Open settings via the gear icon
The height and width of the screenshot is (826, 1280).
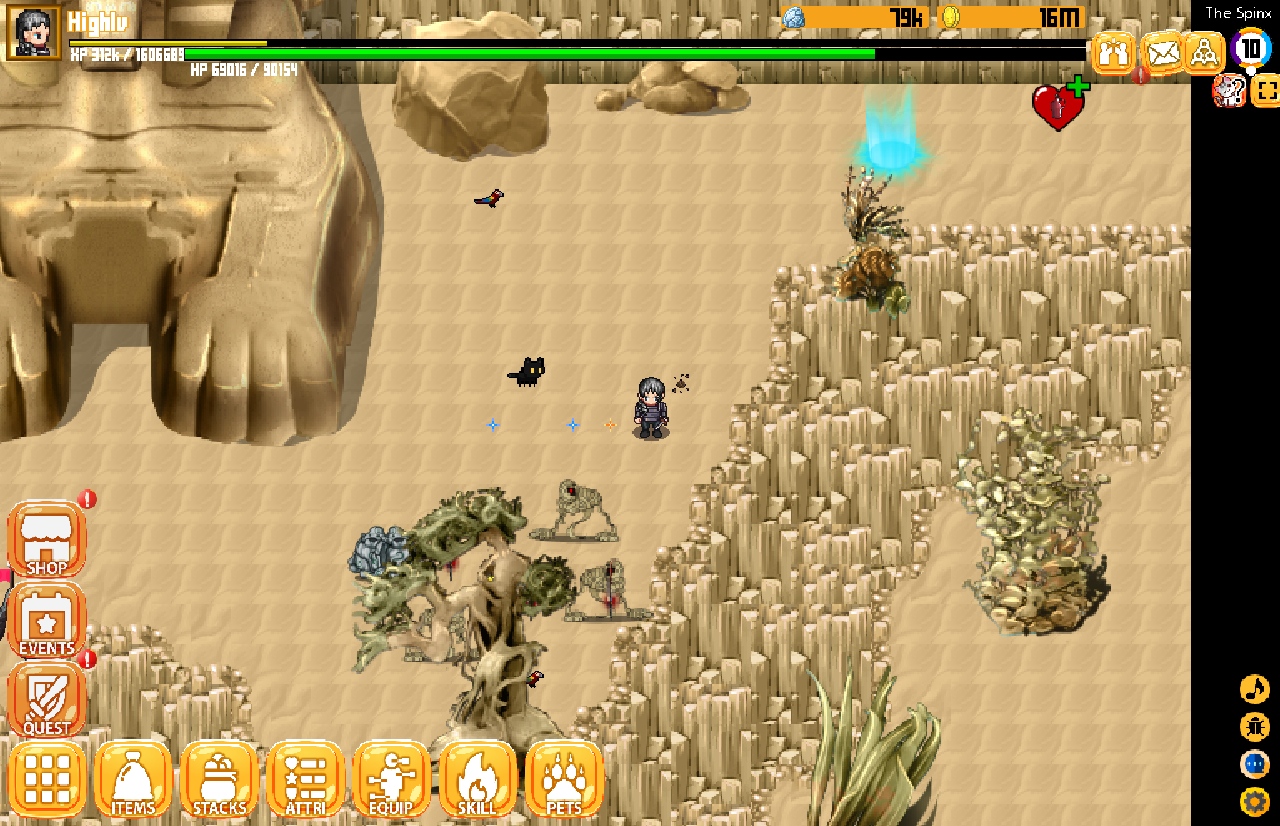pyautogui.click(x=1254, y=801)
